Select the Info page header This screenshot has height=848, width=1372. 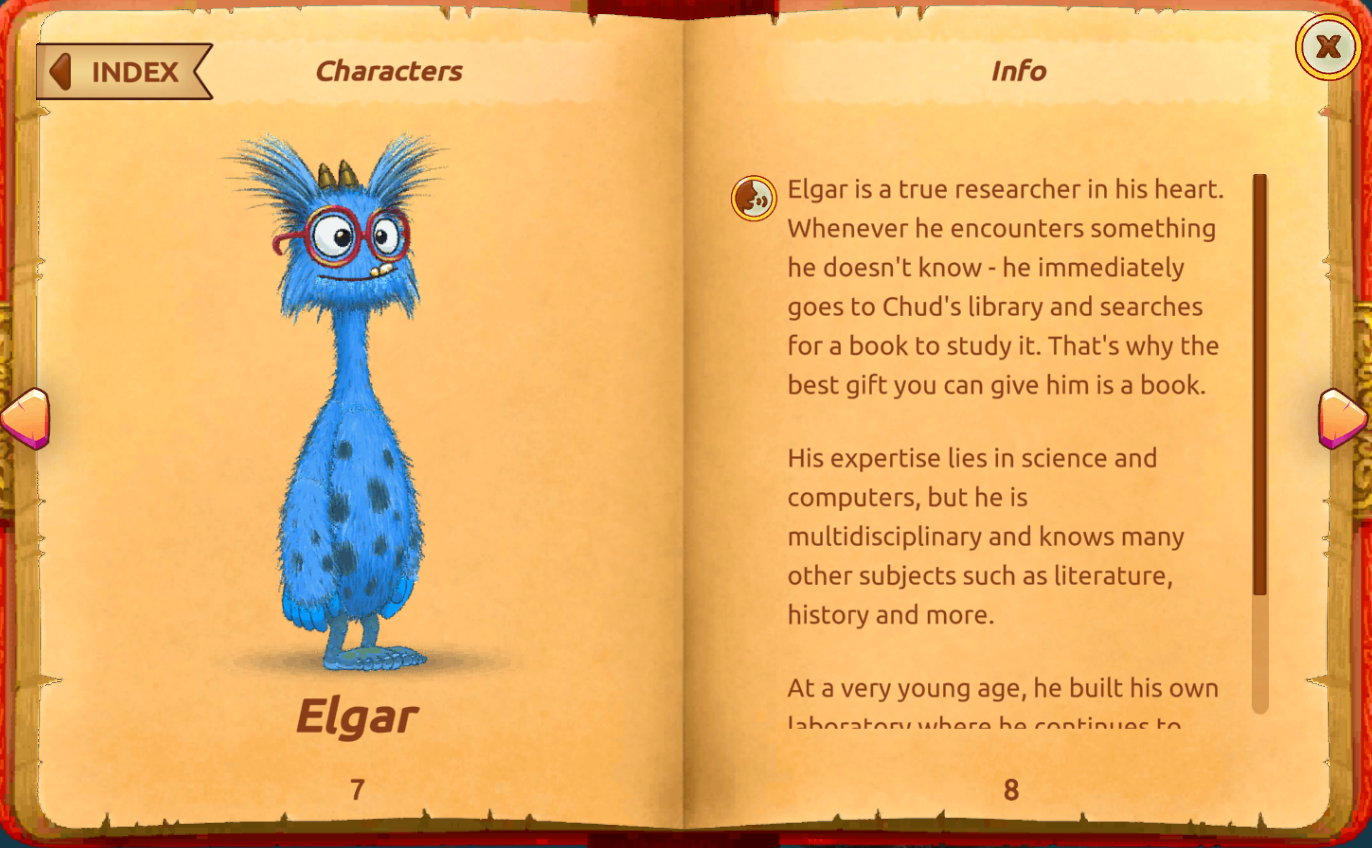coord(1019,71)
